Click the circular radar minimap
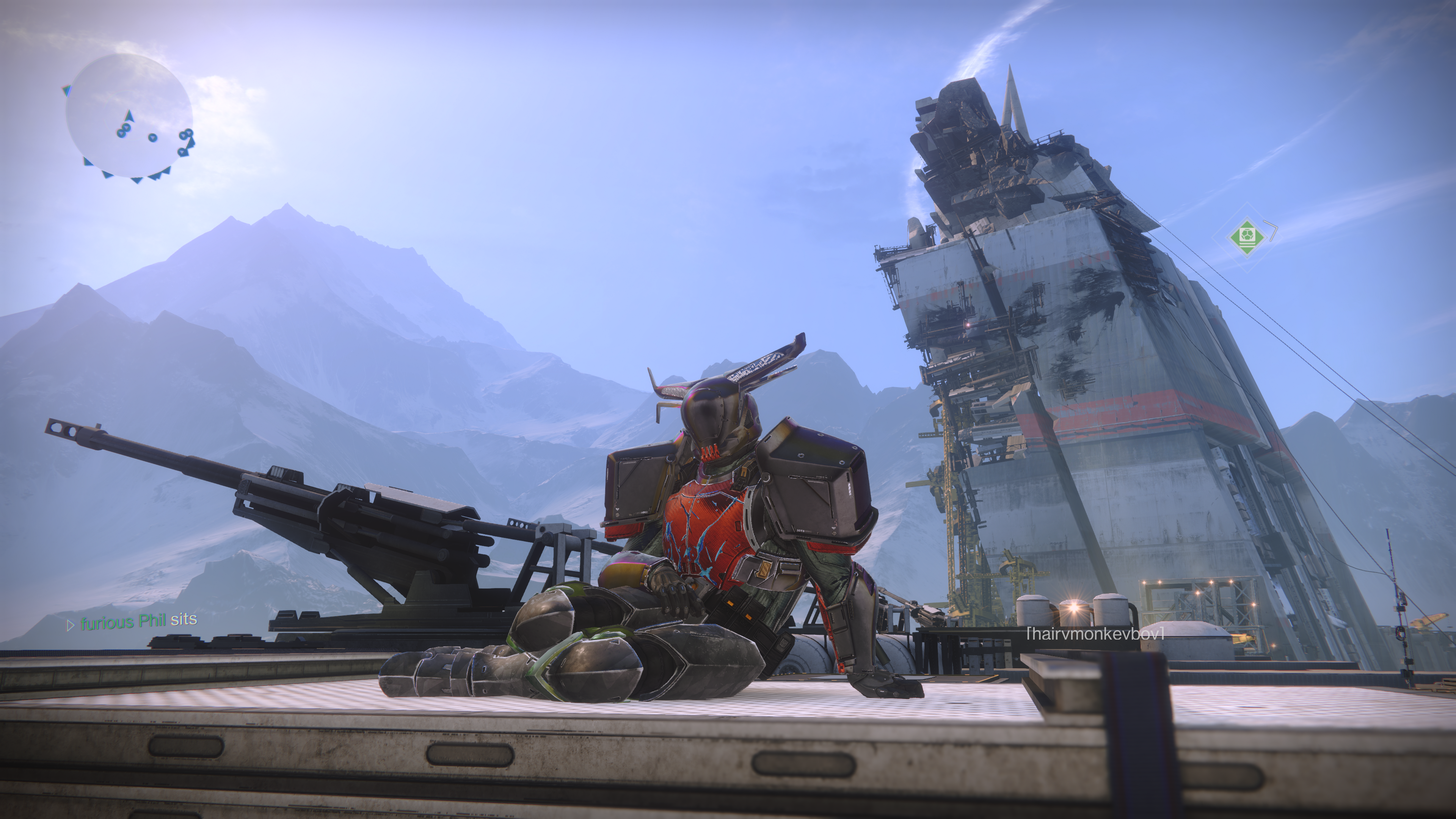Image resolution: width=1456 pixels, height=819 pixels. coord(129,115)
